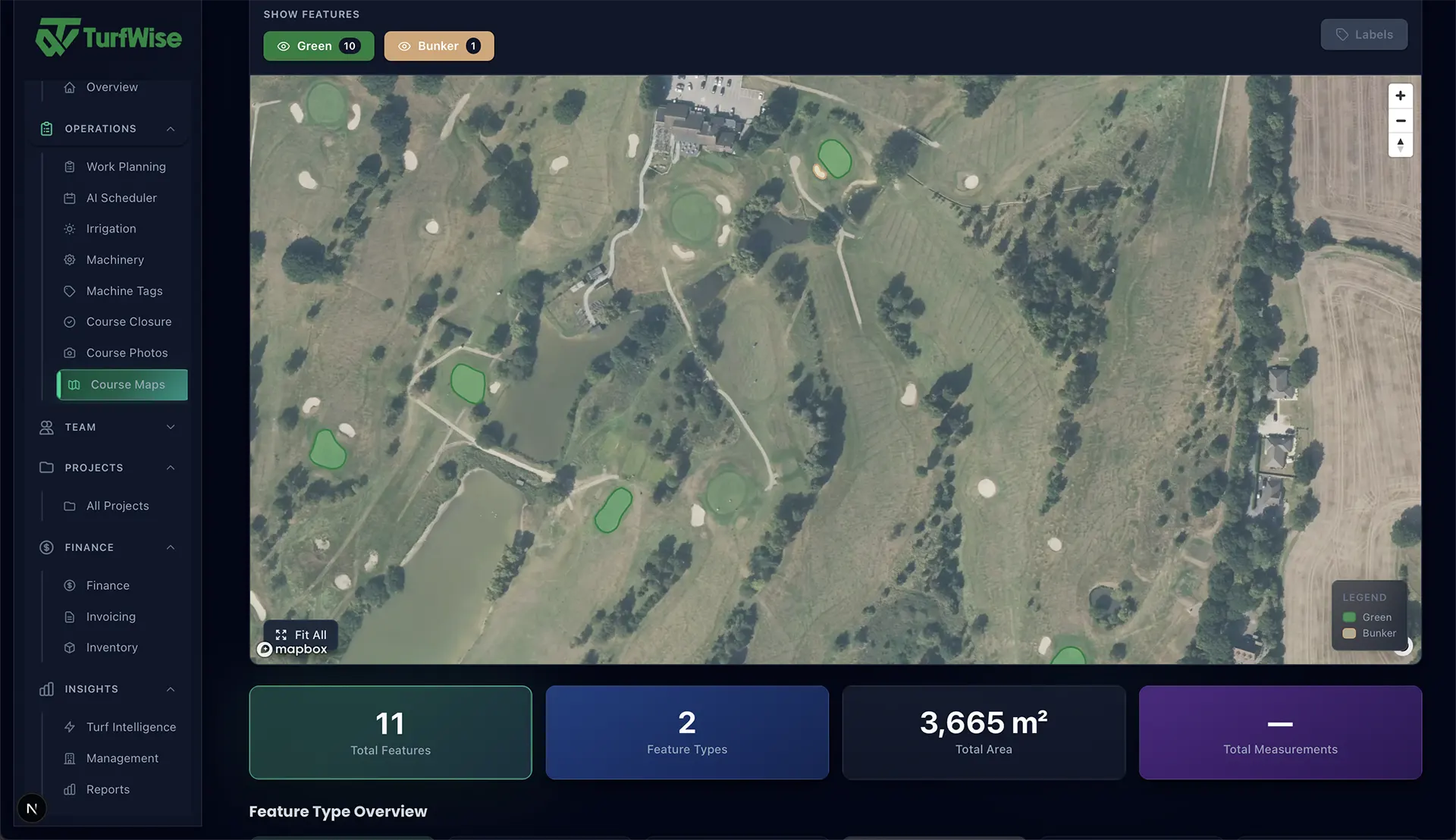Zoom in using the map plus control
The width and height of the screenshot is (1456, 840).
[1401, 96]
